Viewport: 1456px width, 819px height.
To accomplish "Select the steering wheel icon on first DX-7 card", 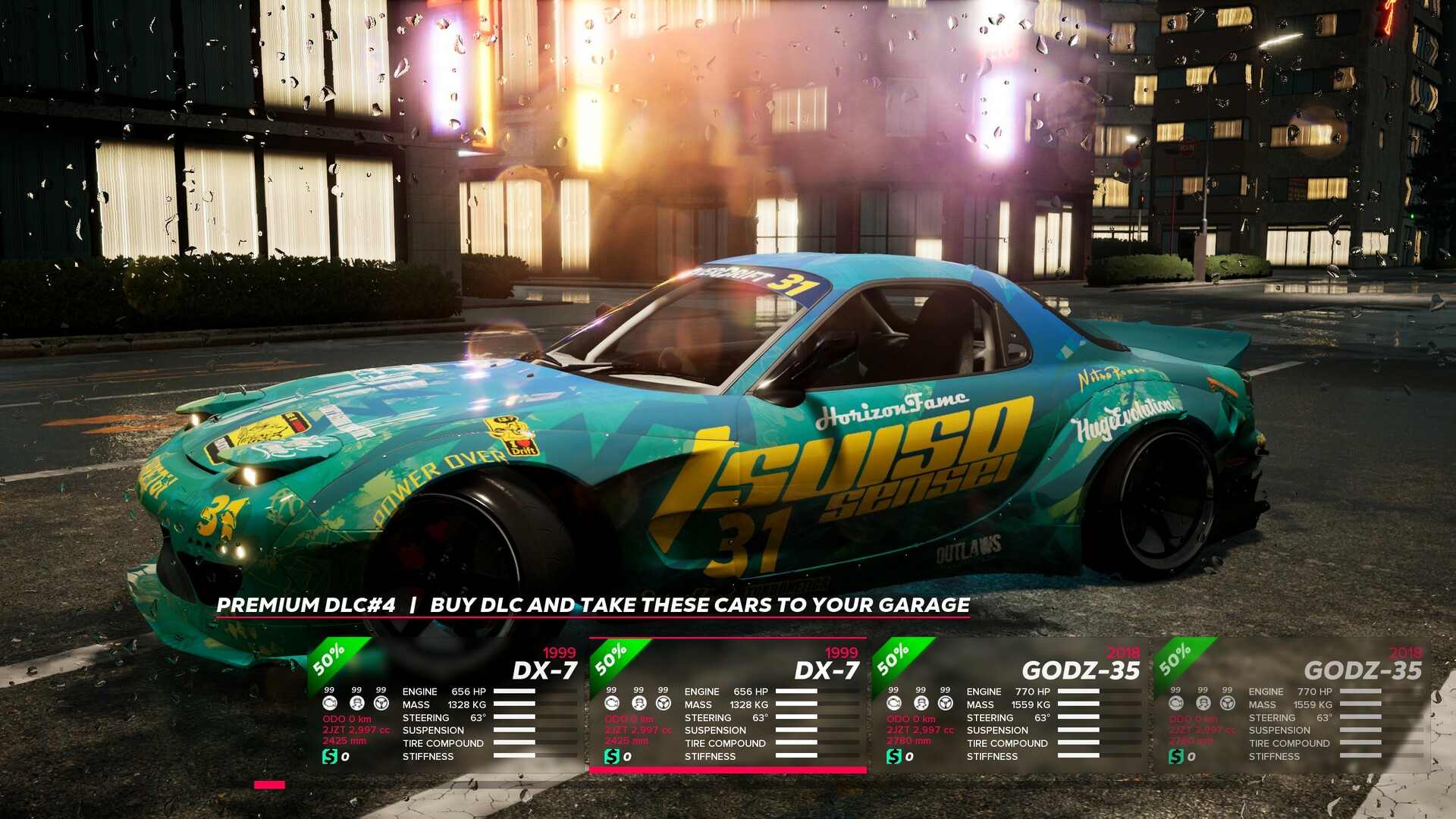I will click(x=381, y=704).
